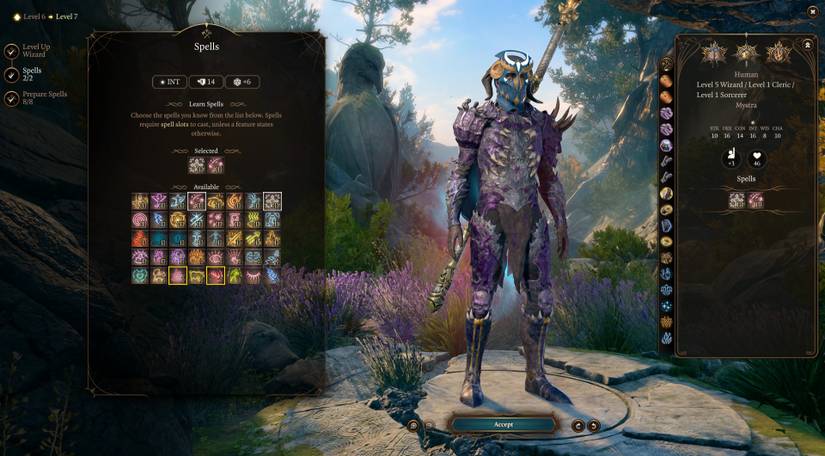Remove the second spell under Selected

click(216, 165)
